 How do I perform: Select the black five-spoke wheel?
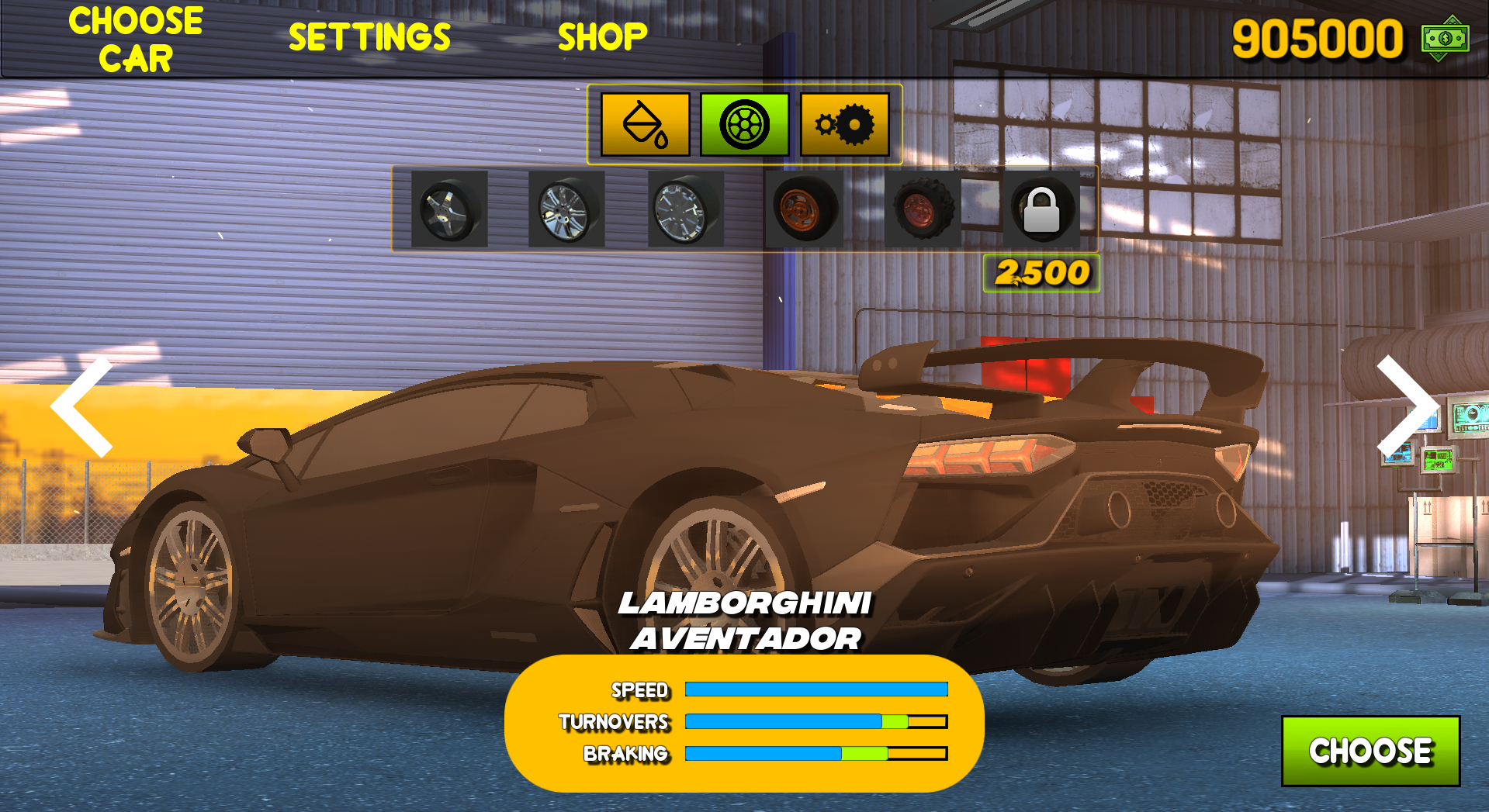tap(448, 209)
